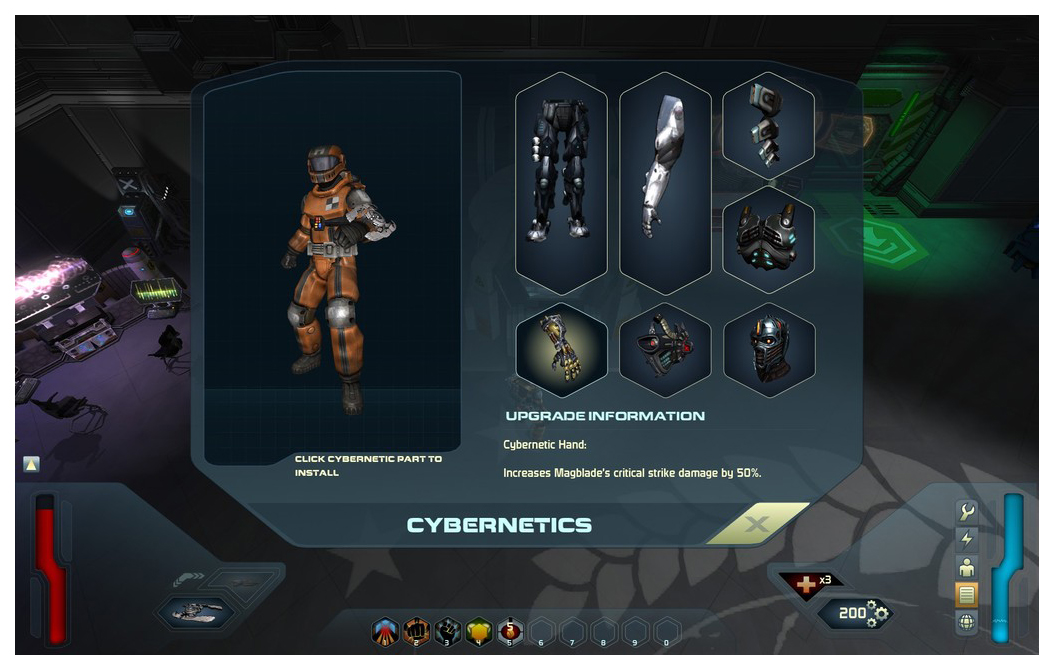This screenshot has width=1054, height=670.
Task: Activate the dark raised-fist ability in slot 3
Action: (x=449, y=632)
